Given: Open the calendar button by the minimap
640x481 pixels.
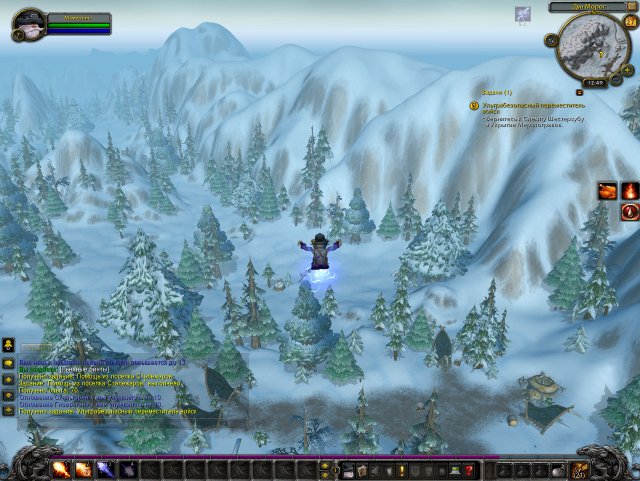Looking at the screenshot, I should [x=631, y=24].
